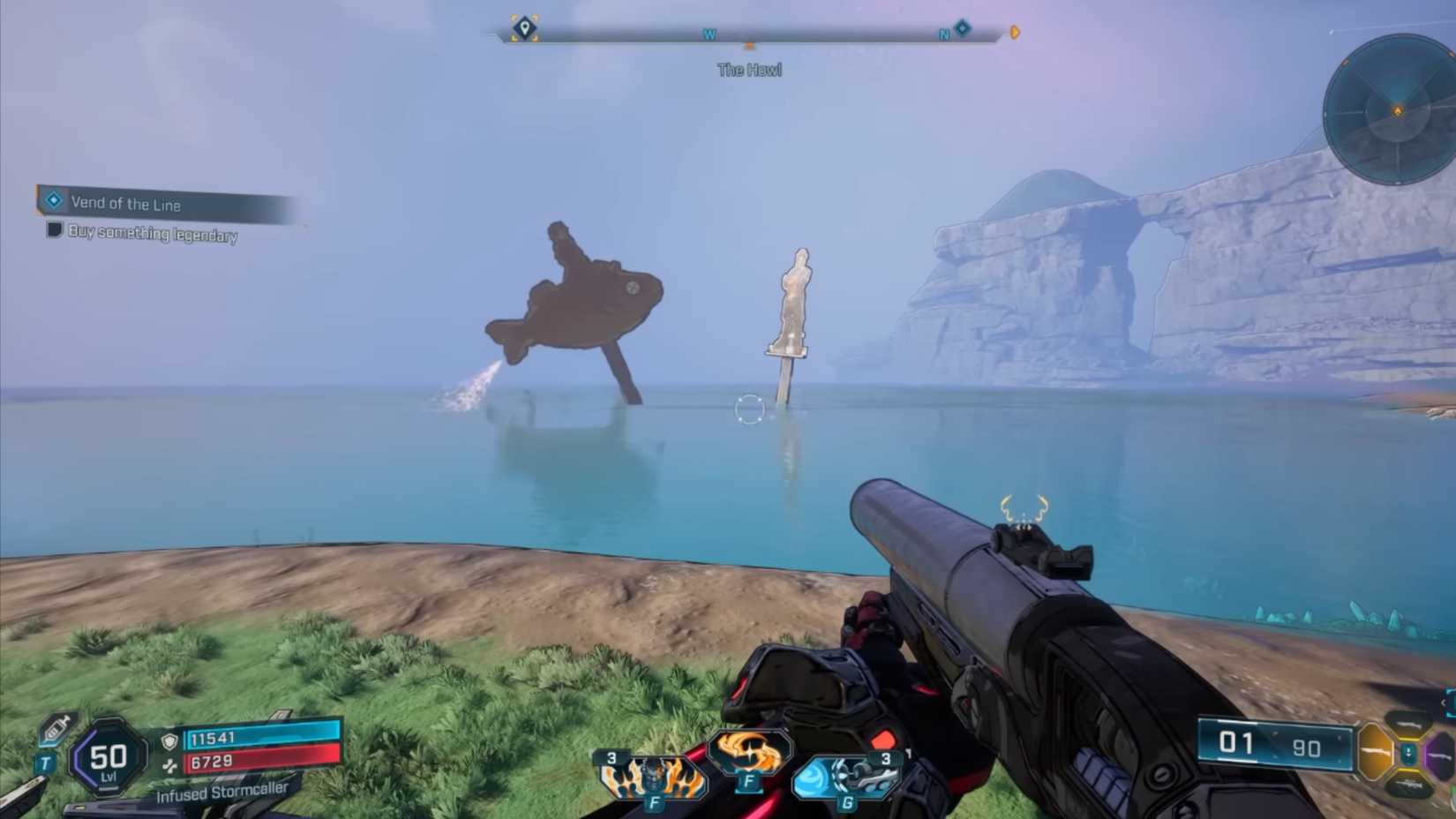Select the orange swirl skill augment icon
The height and width of the screenshot is (819, 1456).
pos(749,751)
